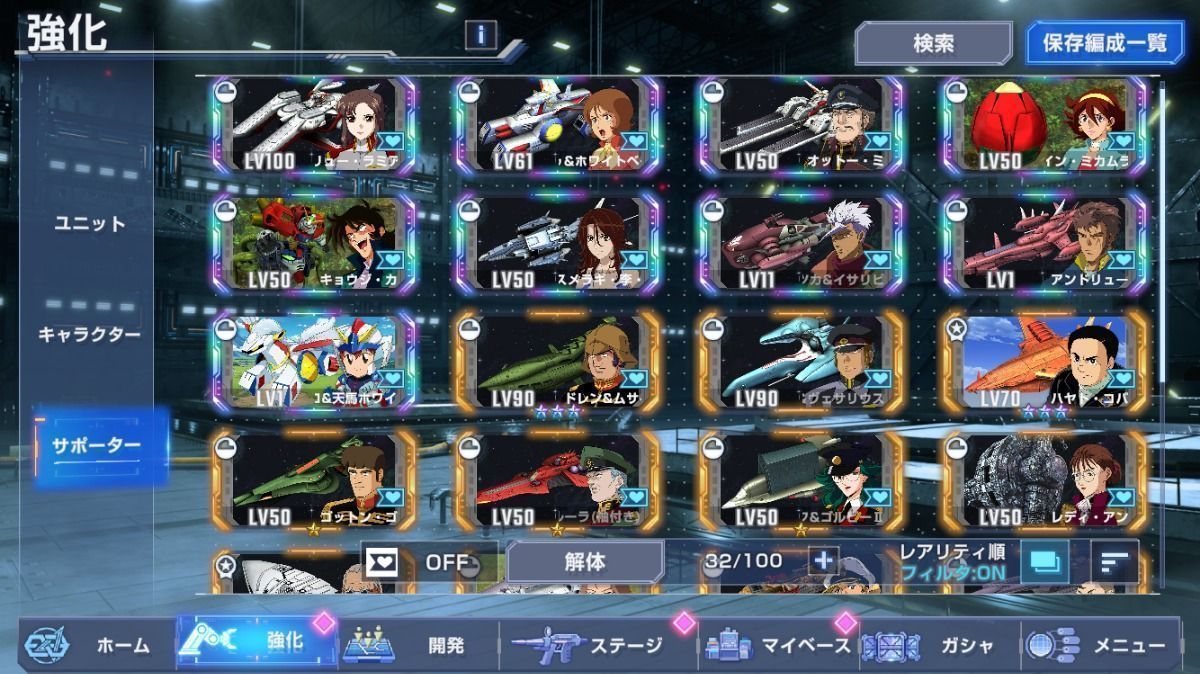Open the 開発 development menu
1200x674 pixels.
420,645
